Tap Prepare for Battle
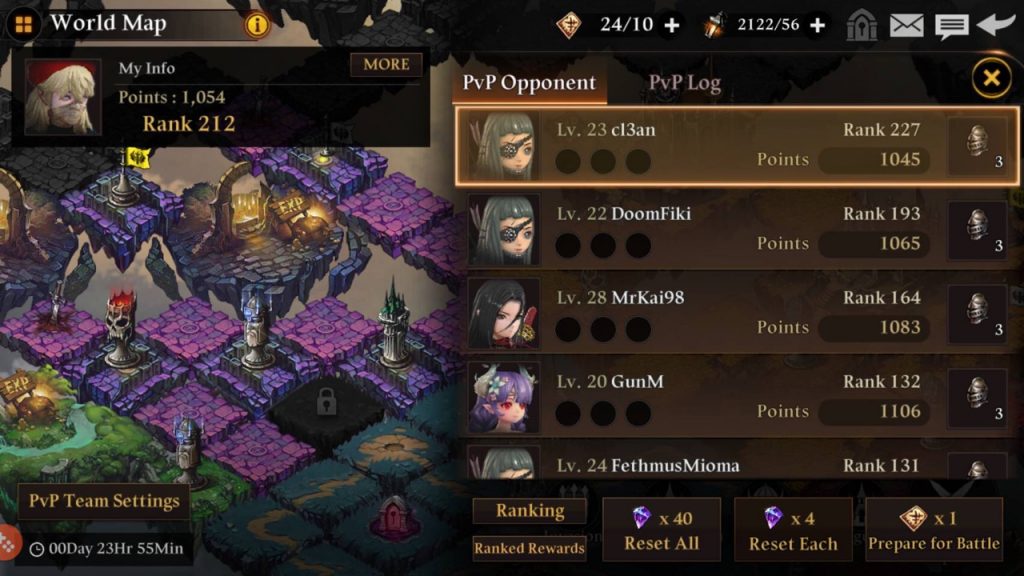 933,530
